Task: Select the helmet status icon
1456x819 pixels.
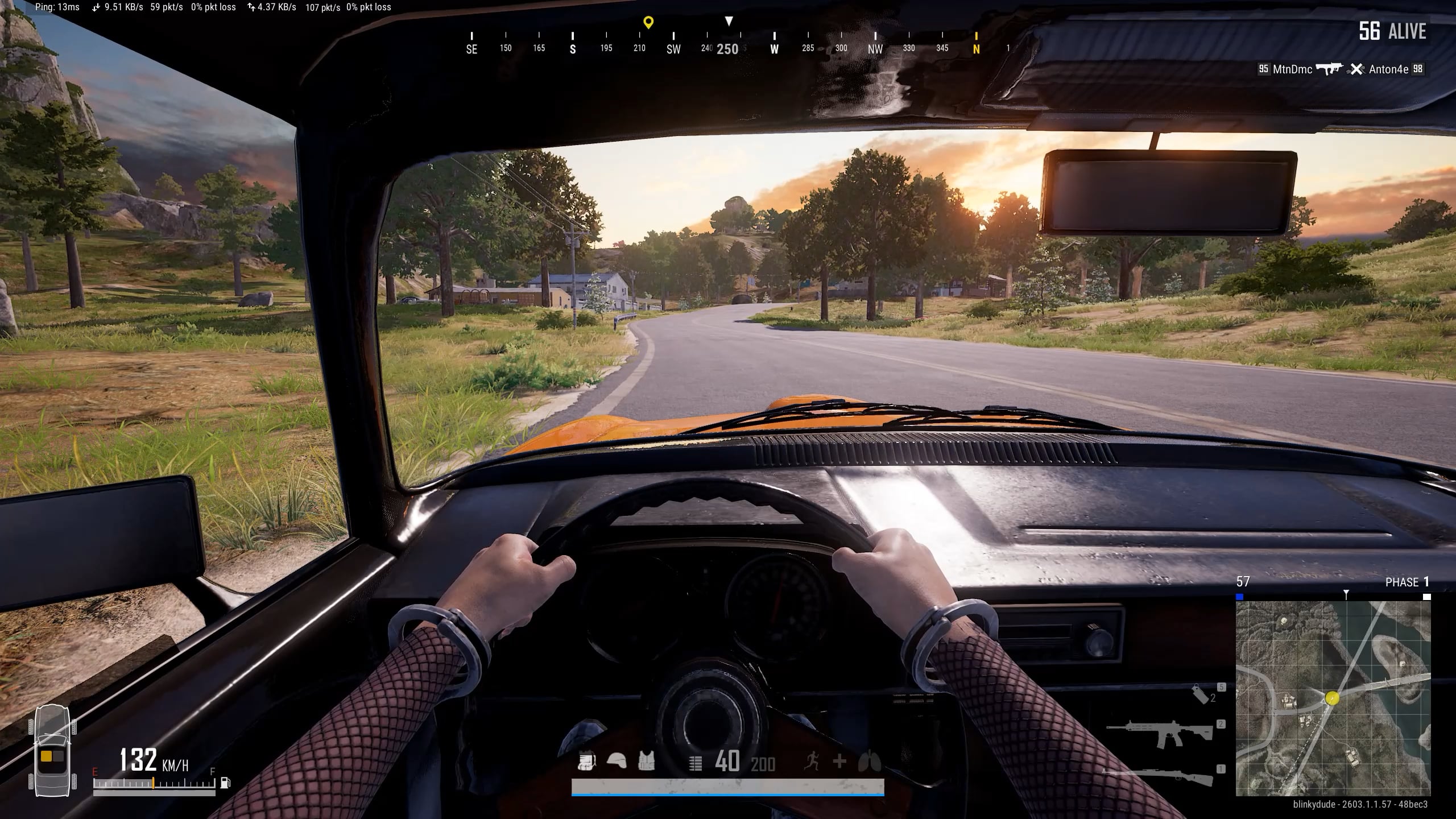Action: tap(617, 761)
